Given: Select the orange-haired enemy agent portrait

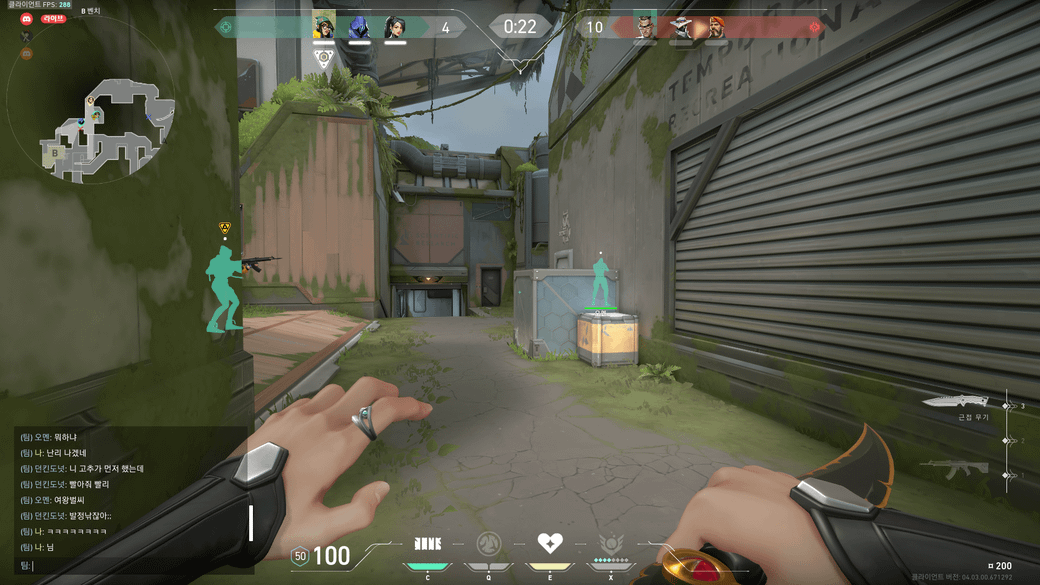Looking at the screenshot, I should pyautogui.click(x=717, y=27).
